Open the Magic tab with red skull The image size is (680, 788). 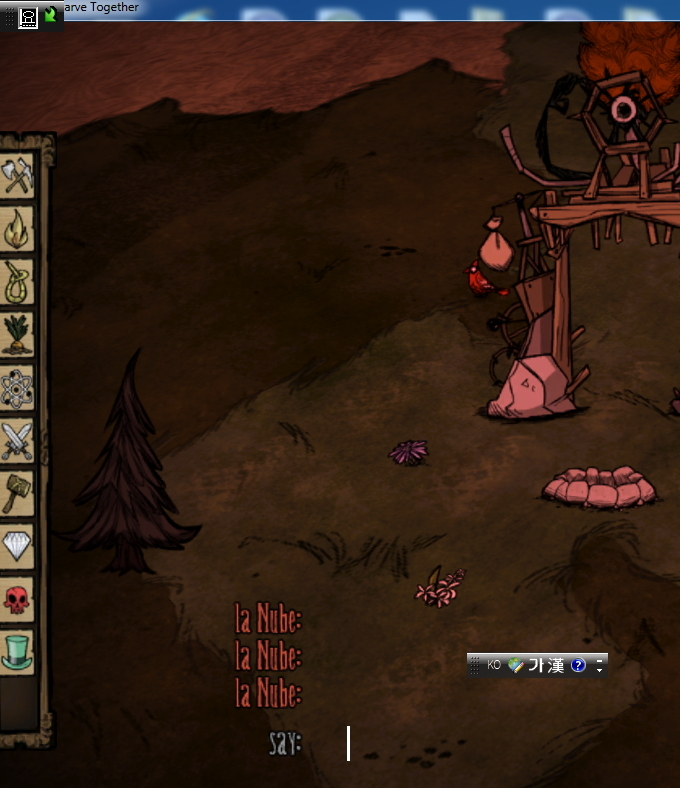(x=17, y=598)
